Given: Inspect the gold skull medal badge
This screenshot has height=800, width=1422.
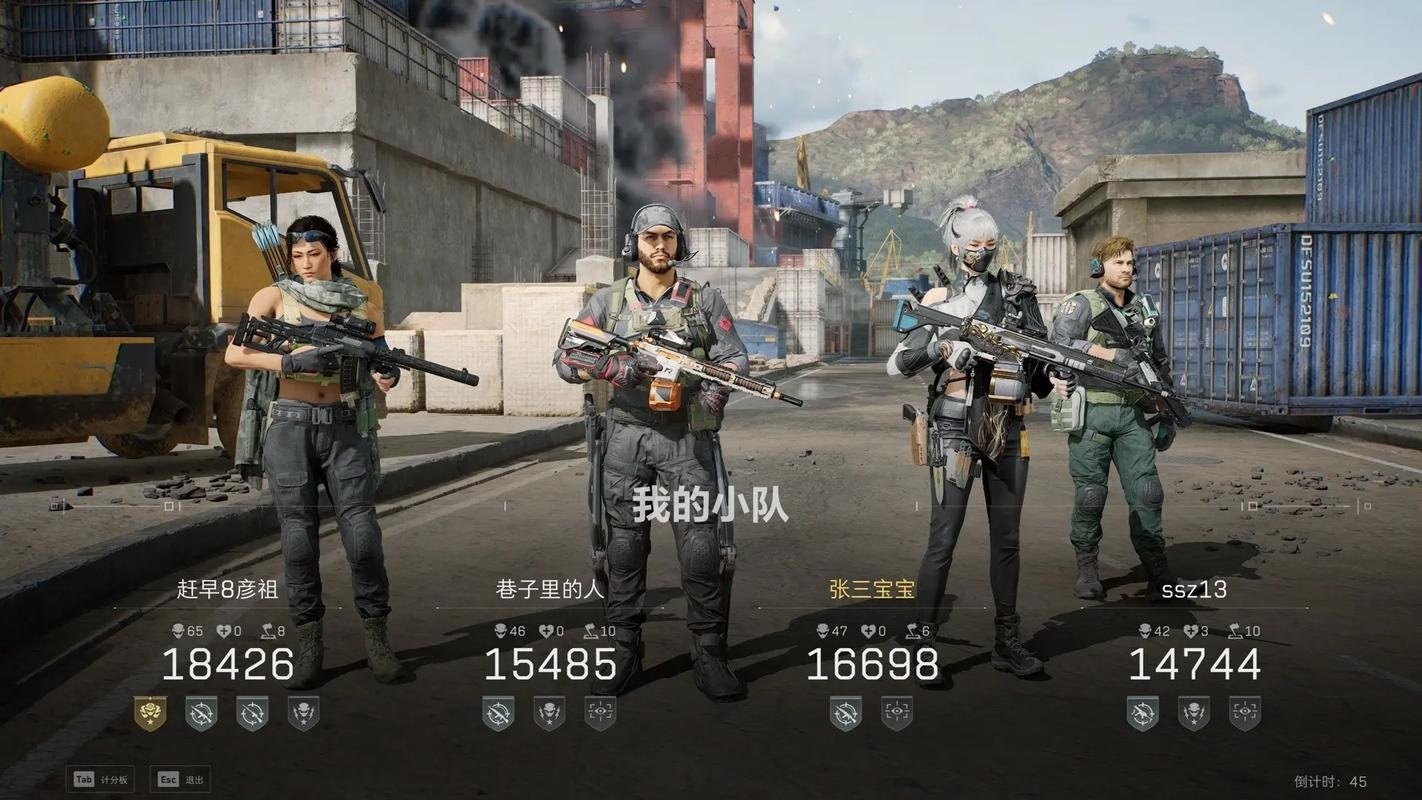Looking at the screenshot, I should pyautogui.click(x=150, y=713).
